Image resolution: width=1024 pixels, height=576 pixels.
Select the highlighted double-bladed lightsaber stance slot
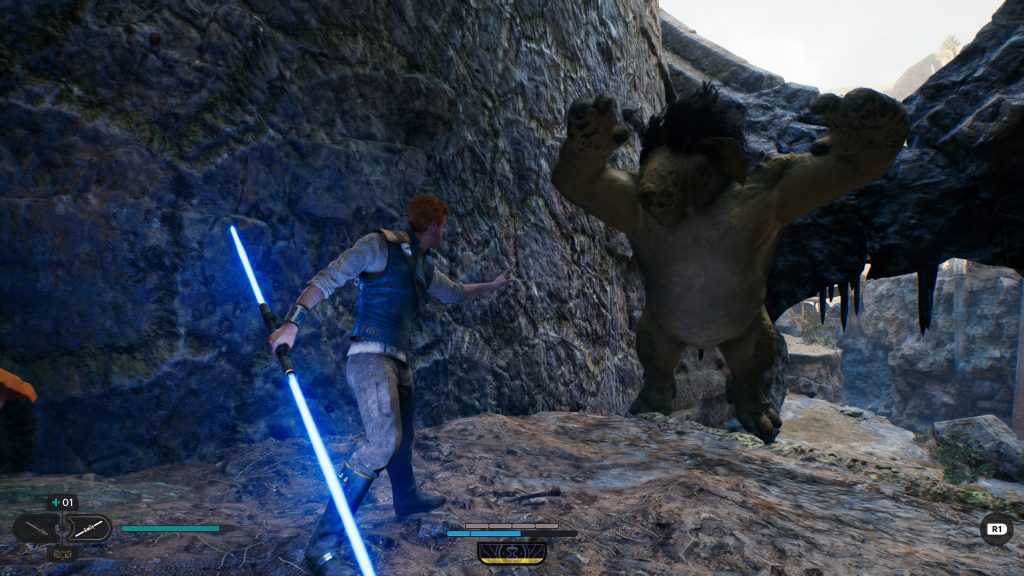tap(88, 528)
